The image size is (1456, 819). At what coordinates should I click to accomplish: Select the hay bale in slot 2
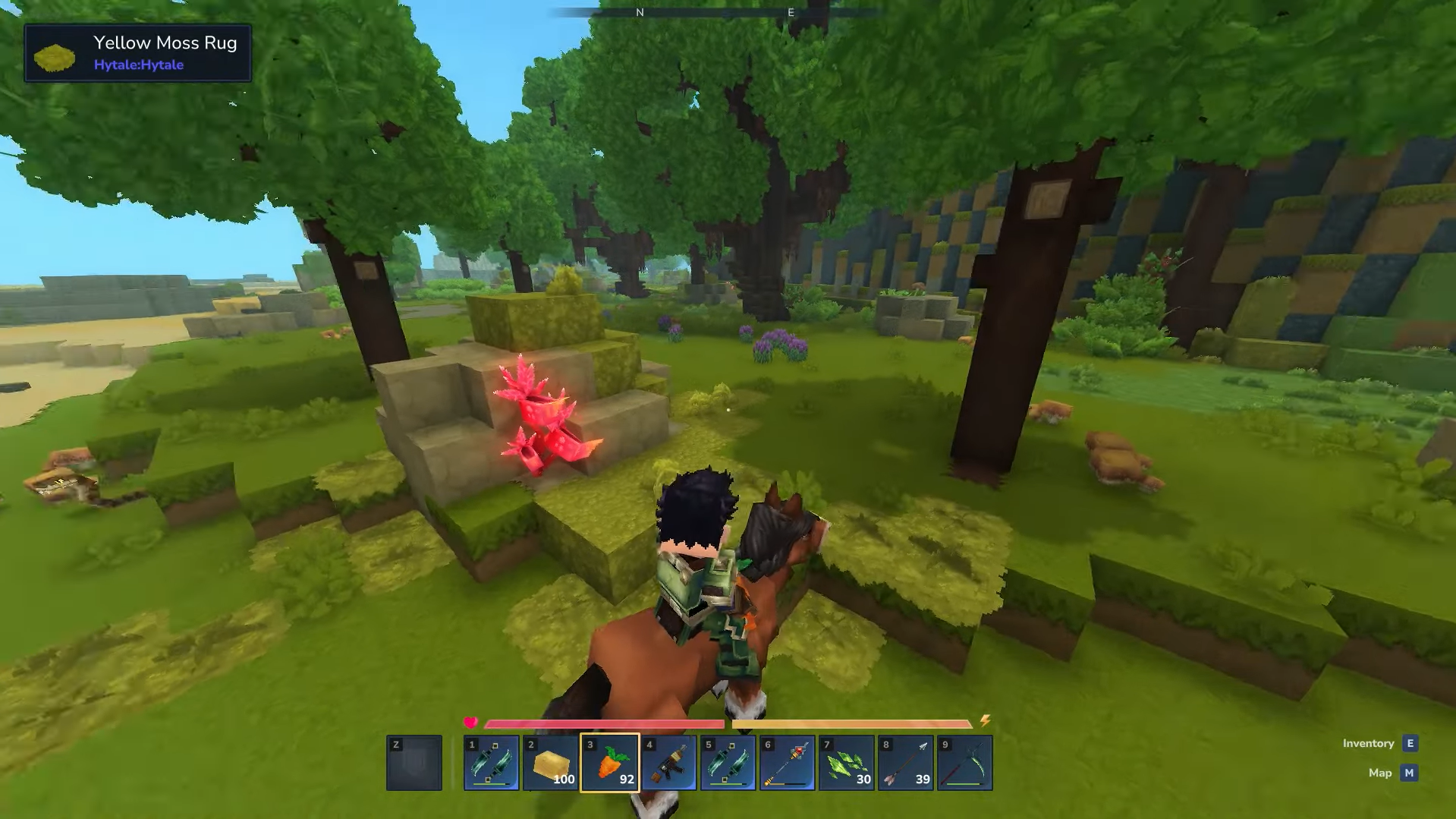552,762
